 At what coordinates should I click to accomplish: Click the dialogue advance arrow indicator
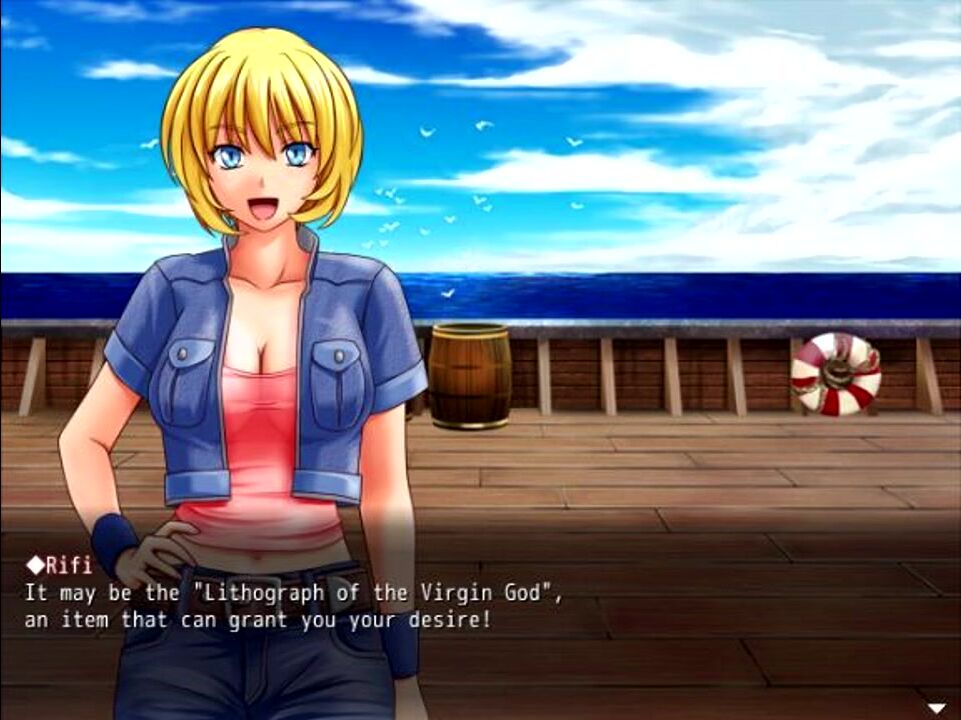point(936,708)
